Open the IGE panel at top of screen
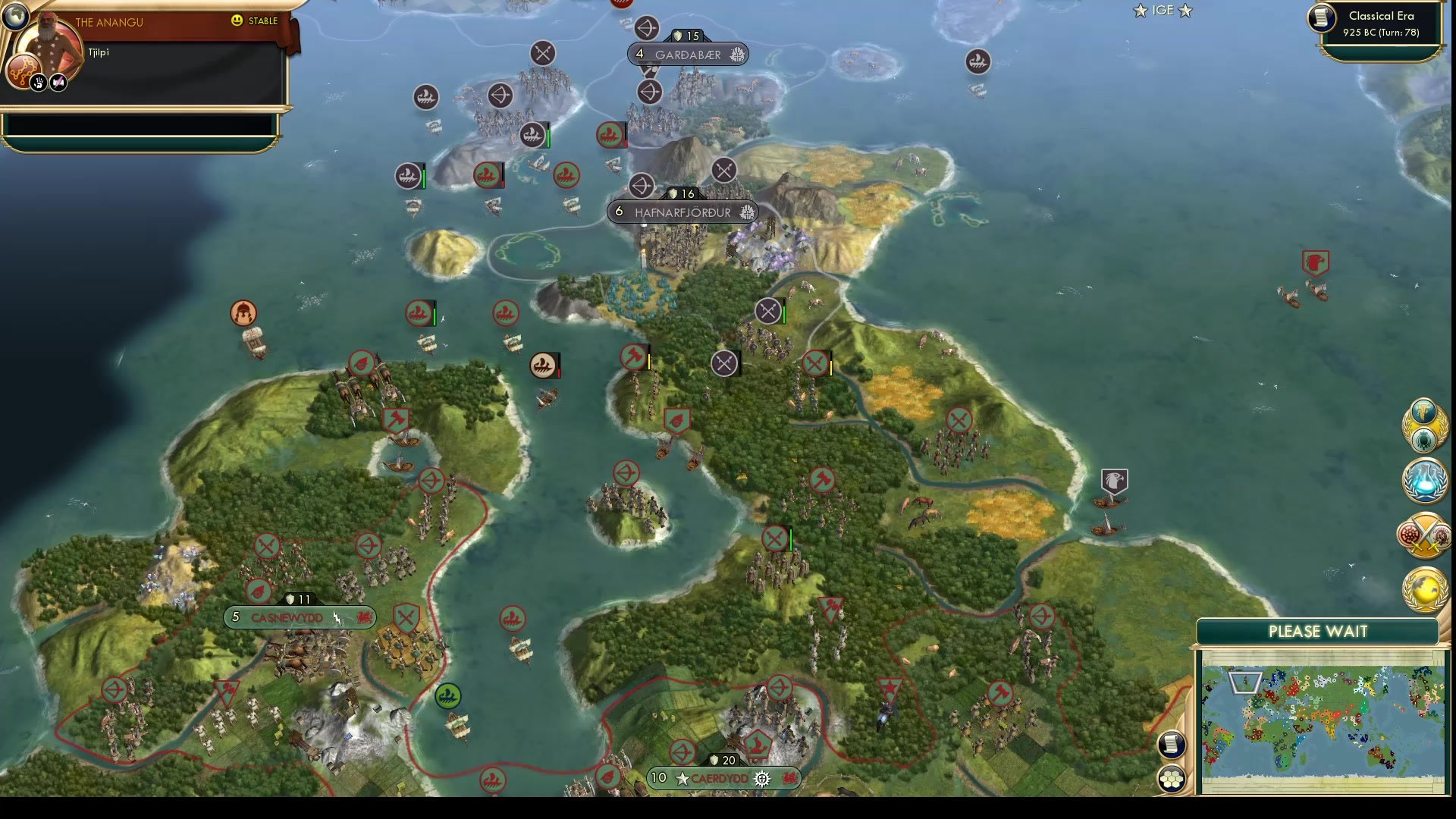 1162,11
